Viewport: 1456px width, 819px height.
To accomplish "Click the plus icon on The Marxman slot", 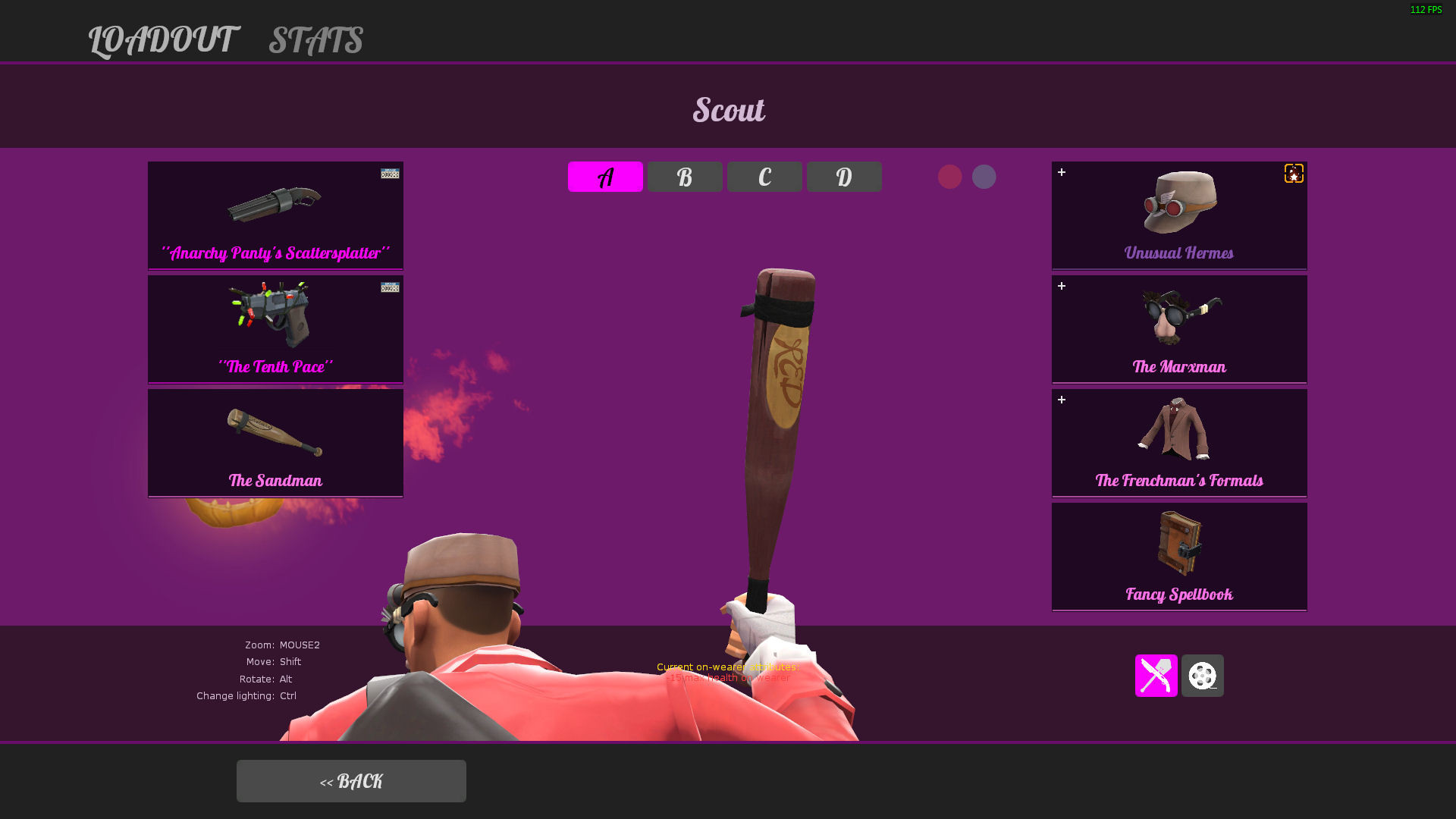I will pyautogui.click(x=1062, y=287).
